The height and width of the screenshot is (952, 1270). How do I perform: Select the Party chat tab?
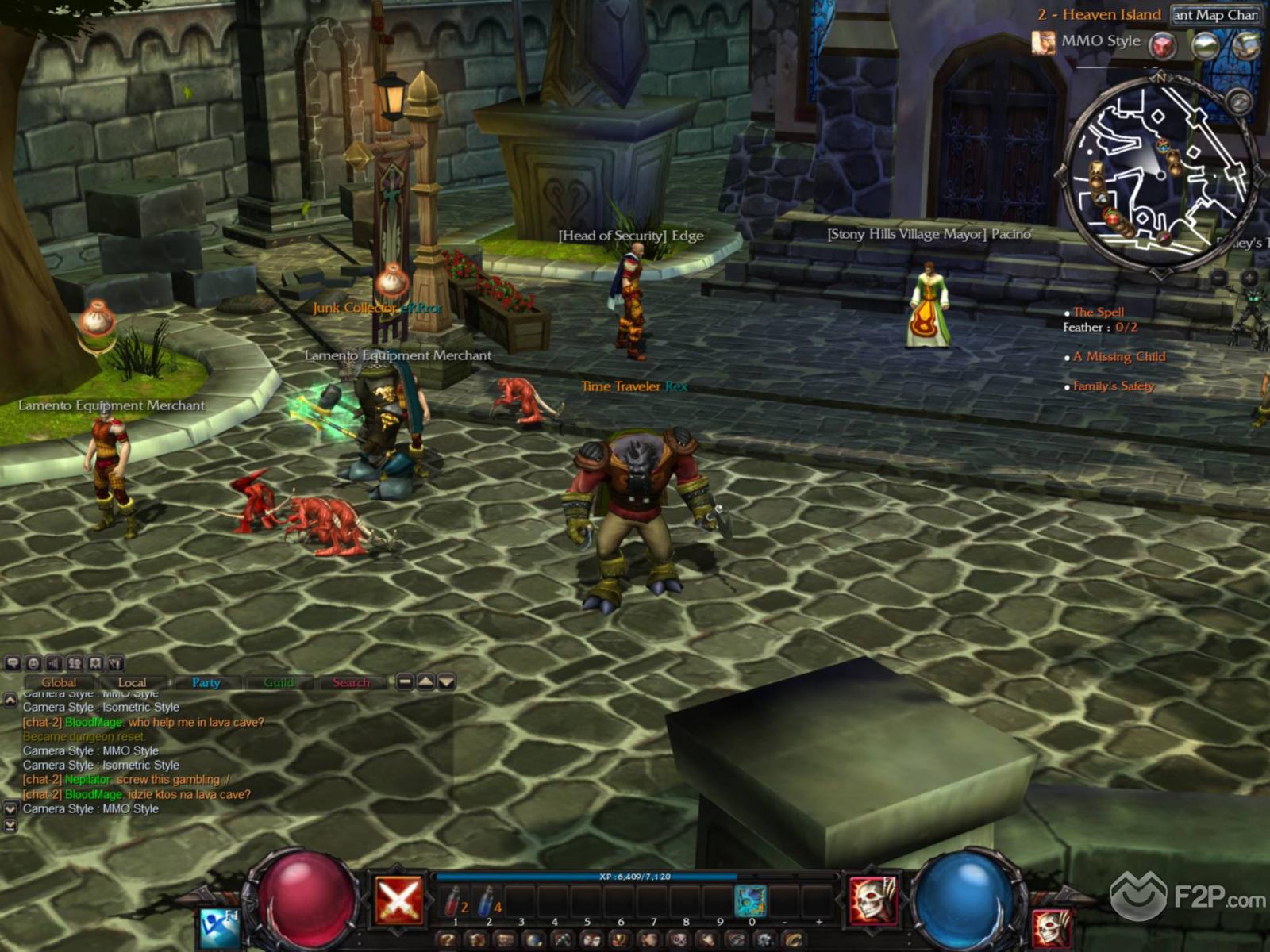tap(206, 682)
